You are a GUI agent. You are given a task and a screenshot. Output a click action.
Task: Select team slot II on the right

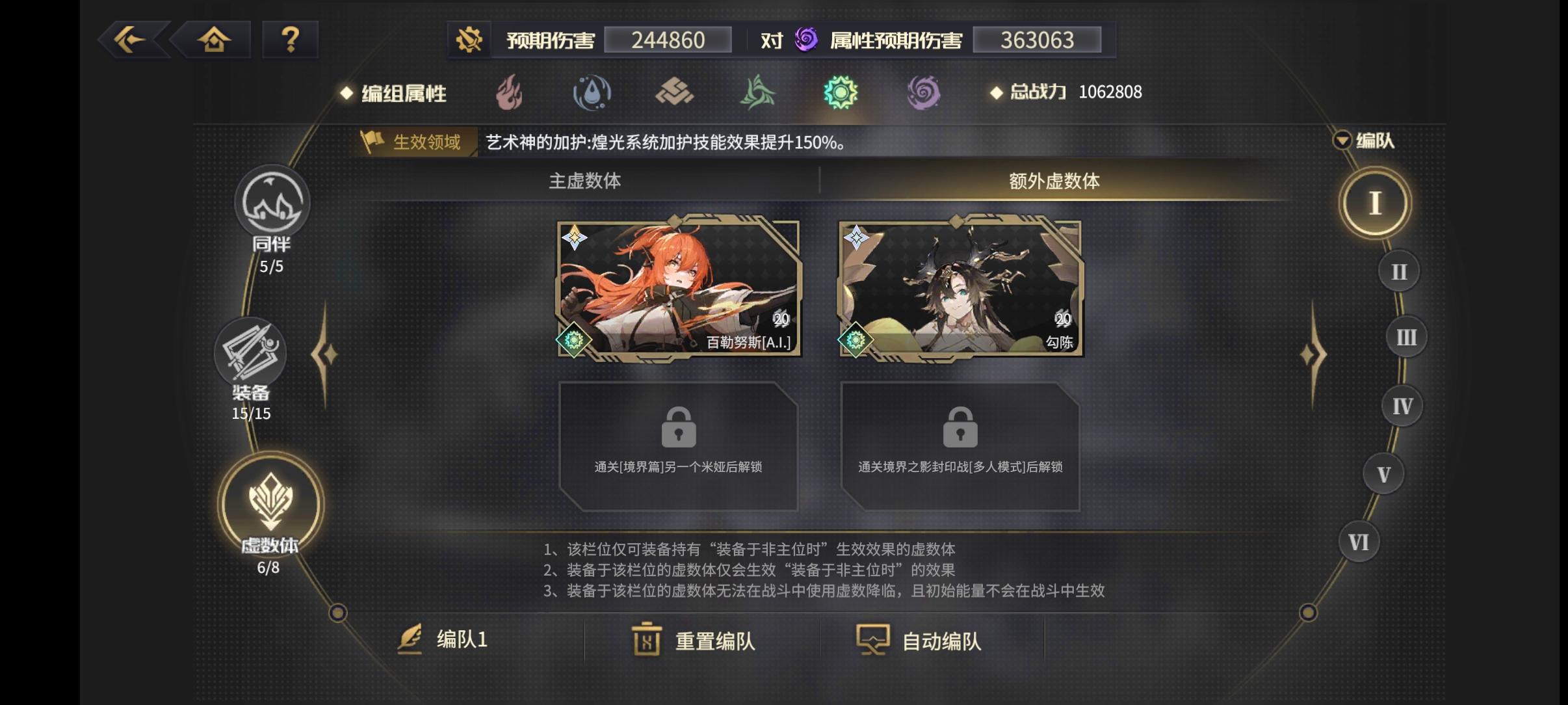click(1398, 271)
